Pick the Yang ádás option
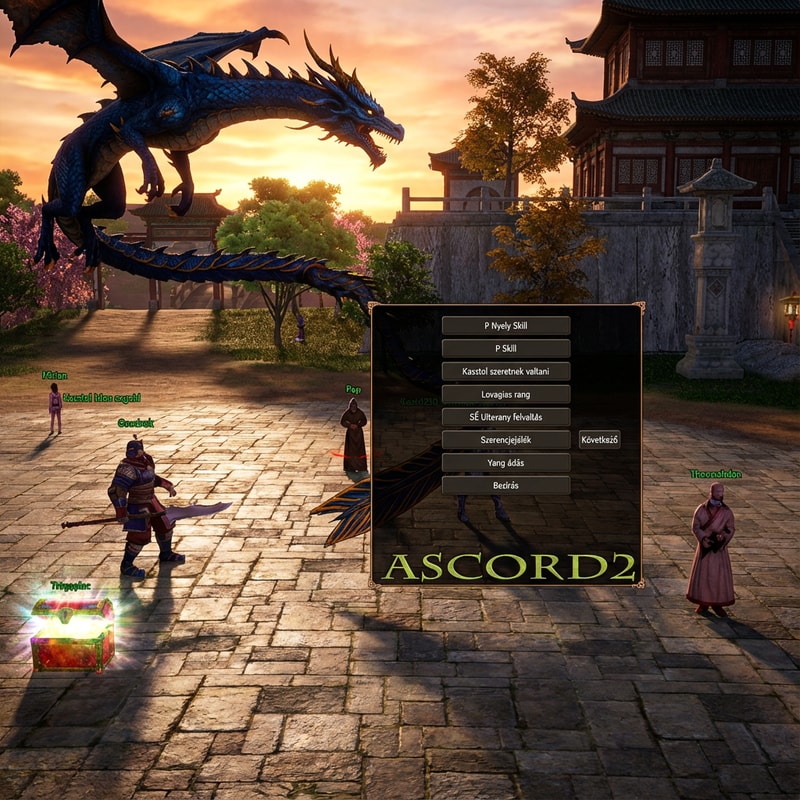 [506, 463]
